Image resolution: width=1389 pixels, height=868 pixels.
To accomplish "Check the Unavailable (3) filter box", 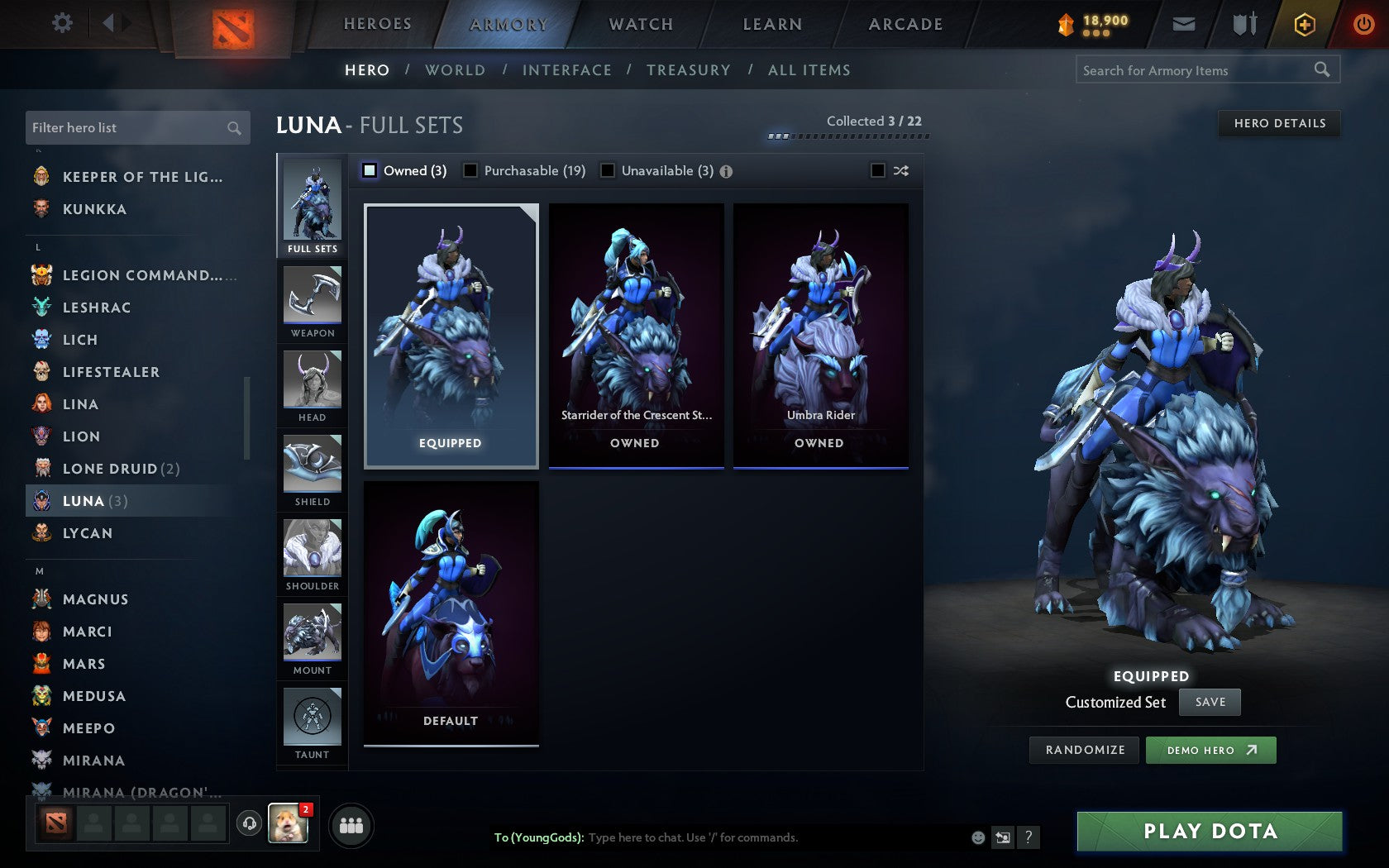I will pos(609,170).
